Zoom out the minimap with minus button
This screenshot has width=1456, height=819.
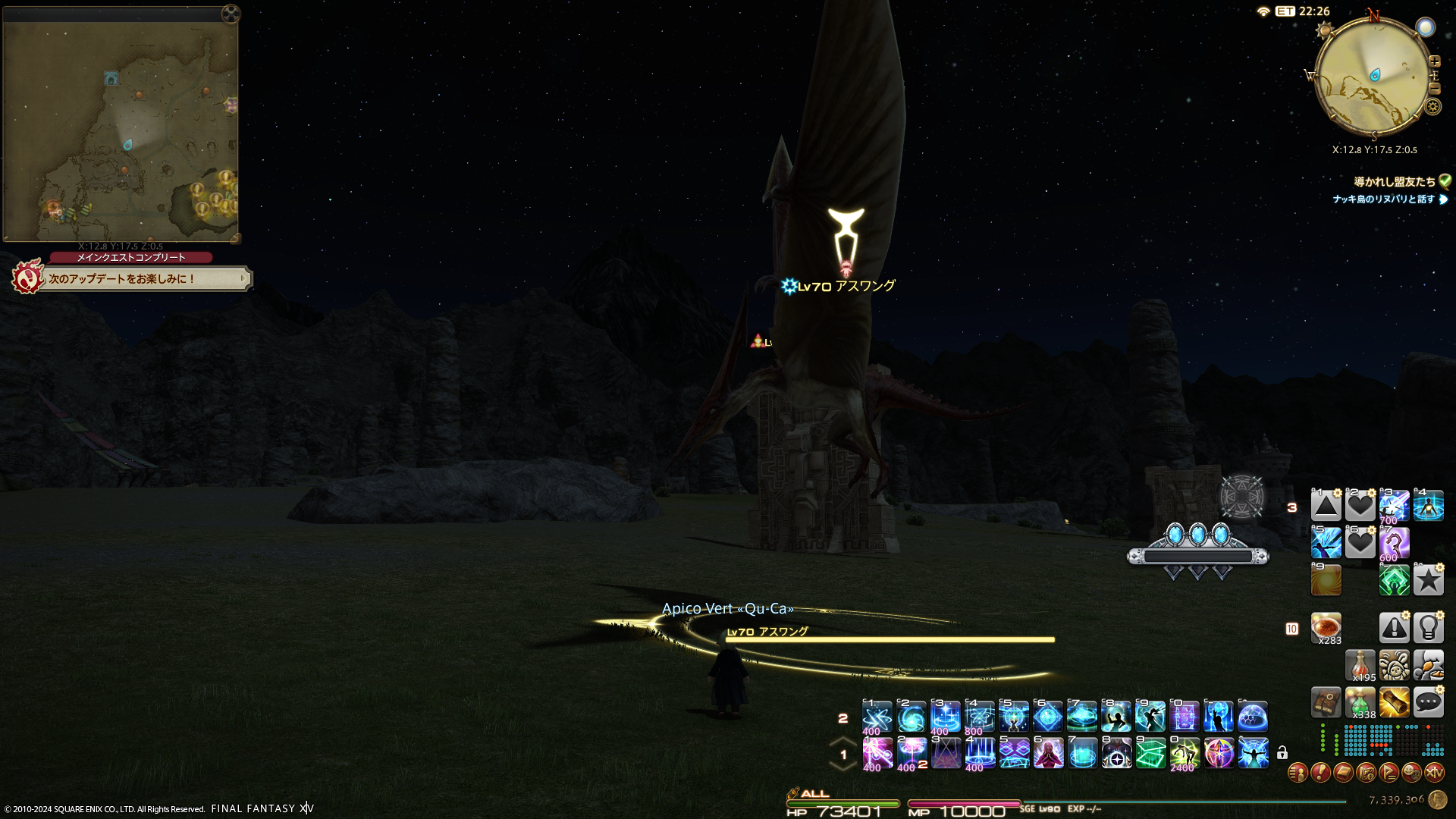click(x=1434, y=88)
